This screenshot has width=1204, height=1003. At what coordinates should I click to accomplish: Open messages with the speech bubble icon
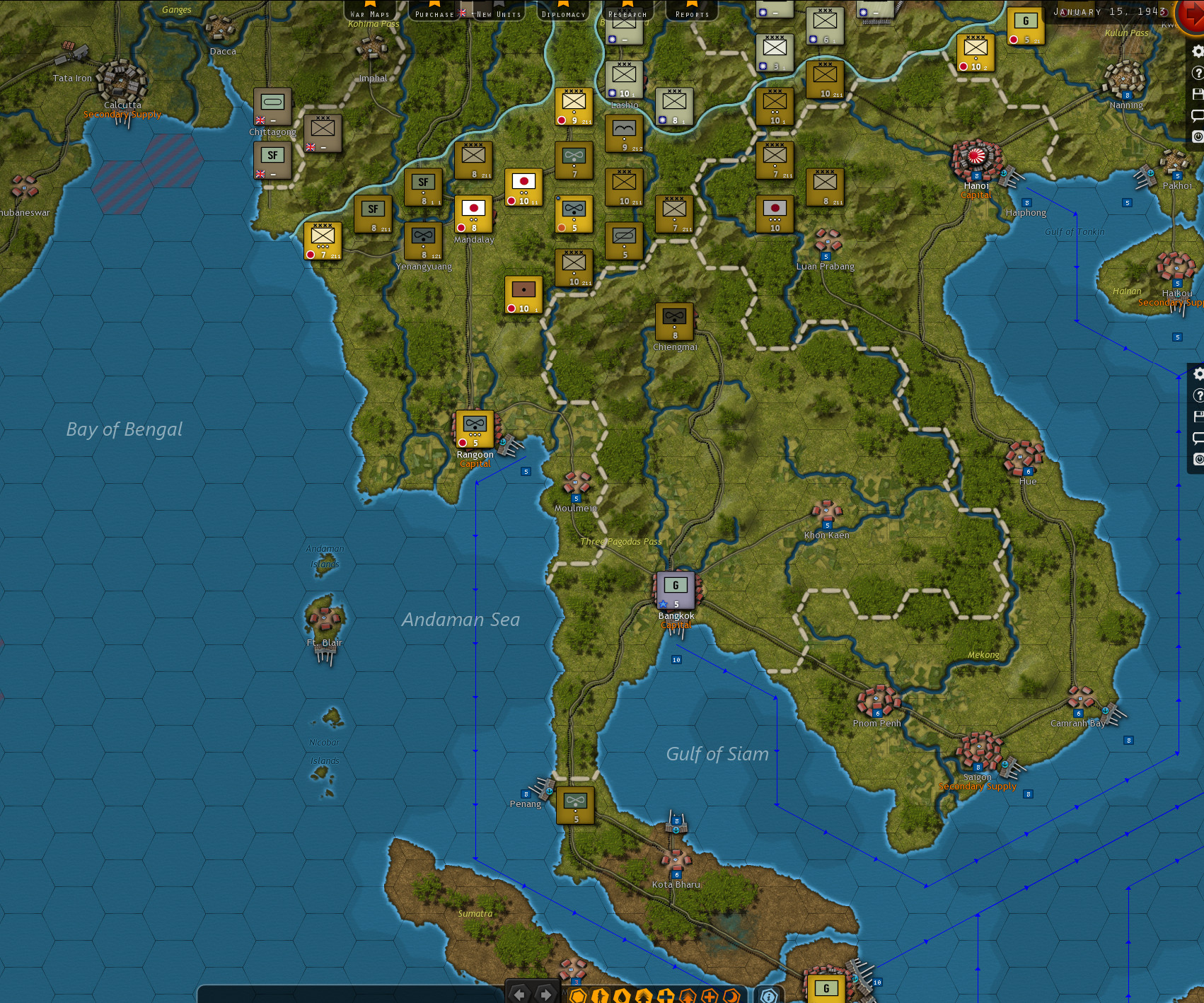(x=1199, y=113)
